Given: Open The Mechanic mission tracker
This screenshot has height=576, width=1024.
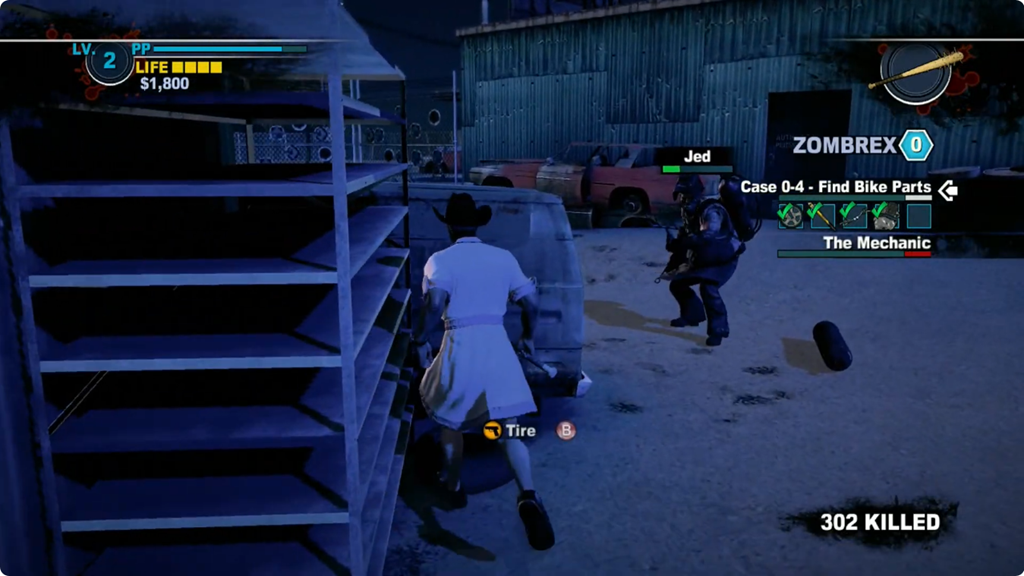Looking at the screenshot, I should (x=876, y=243).
